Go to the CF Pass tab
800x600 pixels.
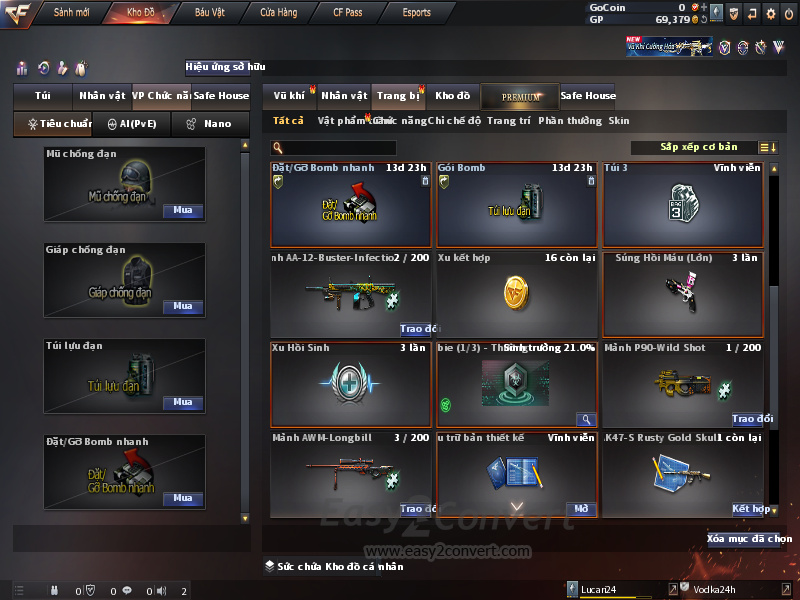[350, 13]
